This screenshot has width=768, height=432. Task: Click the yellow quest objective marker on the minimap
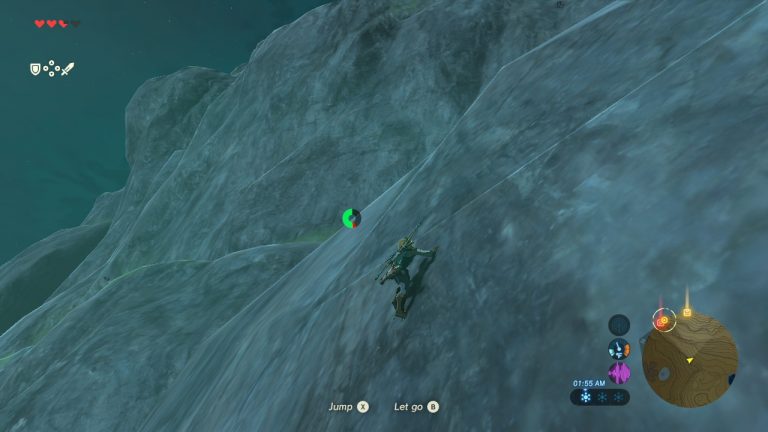(x=687, y=313)
